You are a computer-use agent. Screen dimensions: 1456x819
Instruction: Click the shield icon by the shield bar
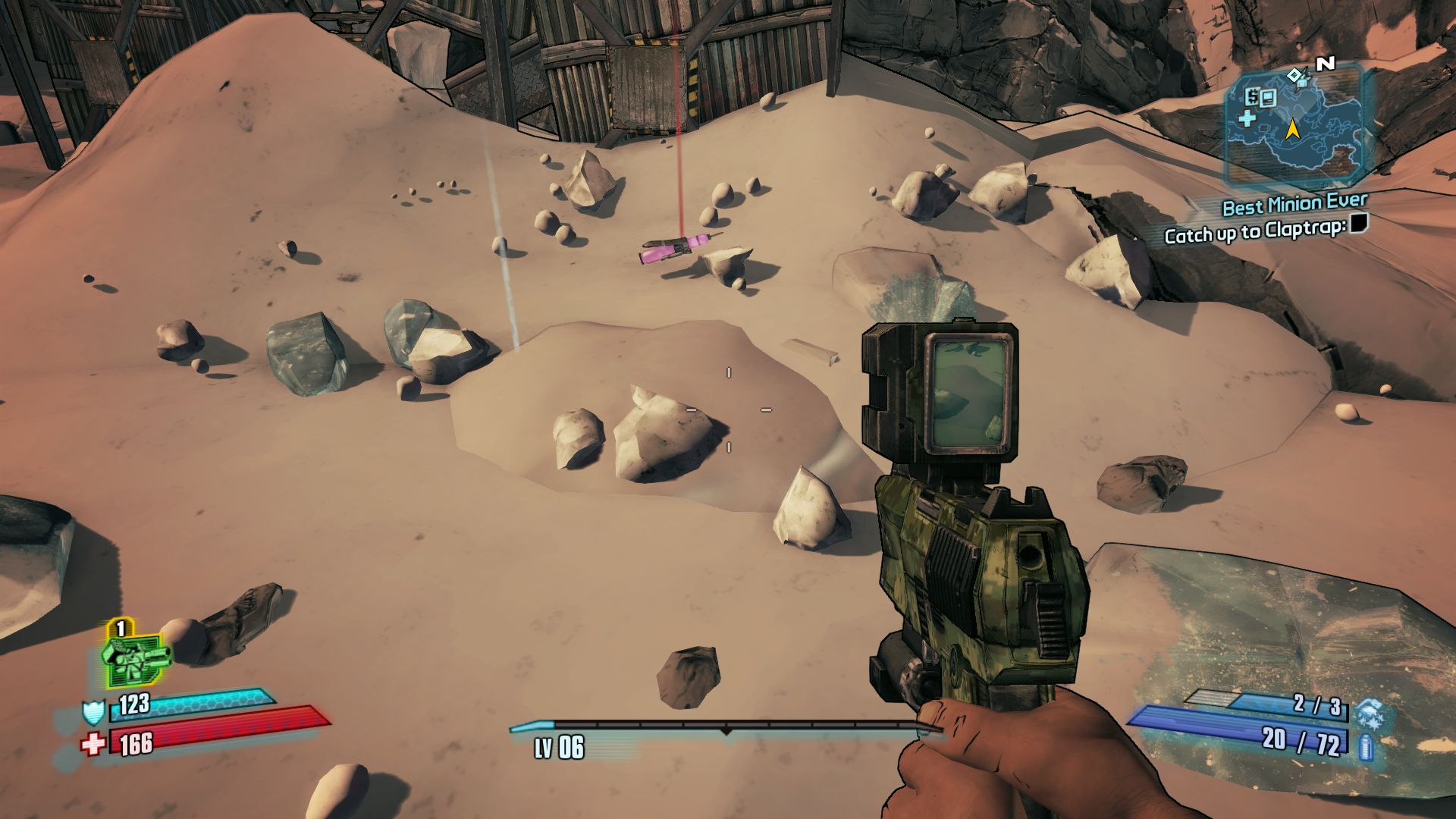[93, 712]
